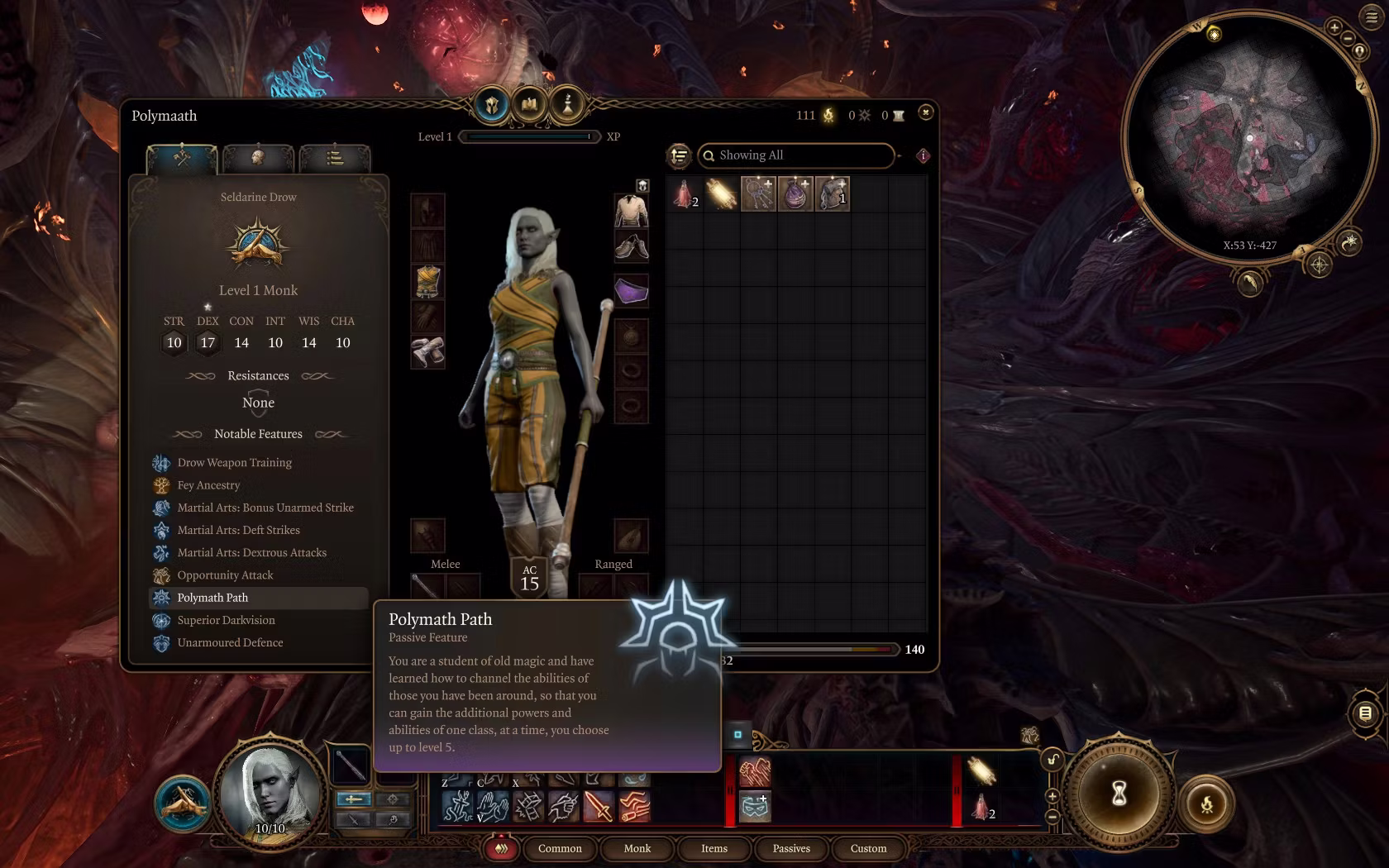Switch to the Custom hotbar tab
Screen dimensions: 1389x868
868,848
